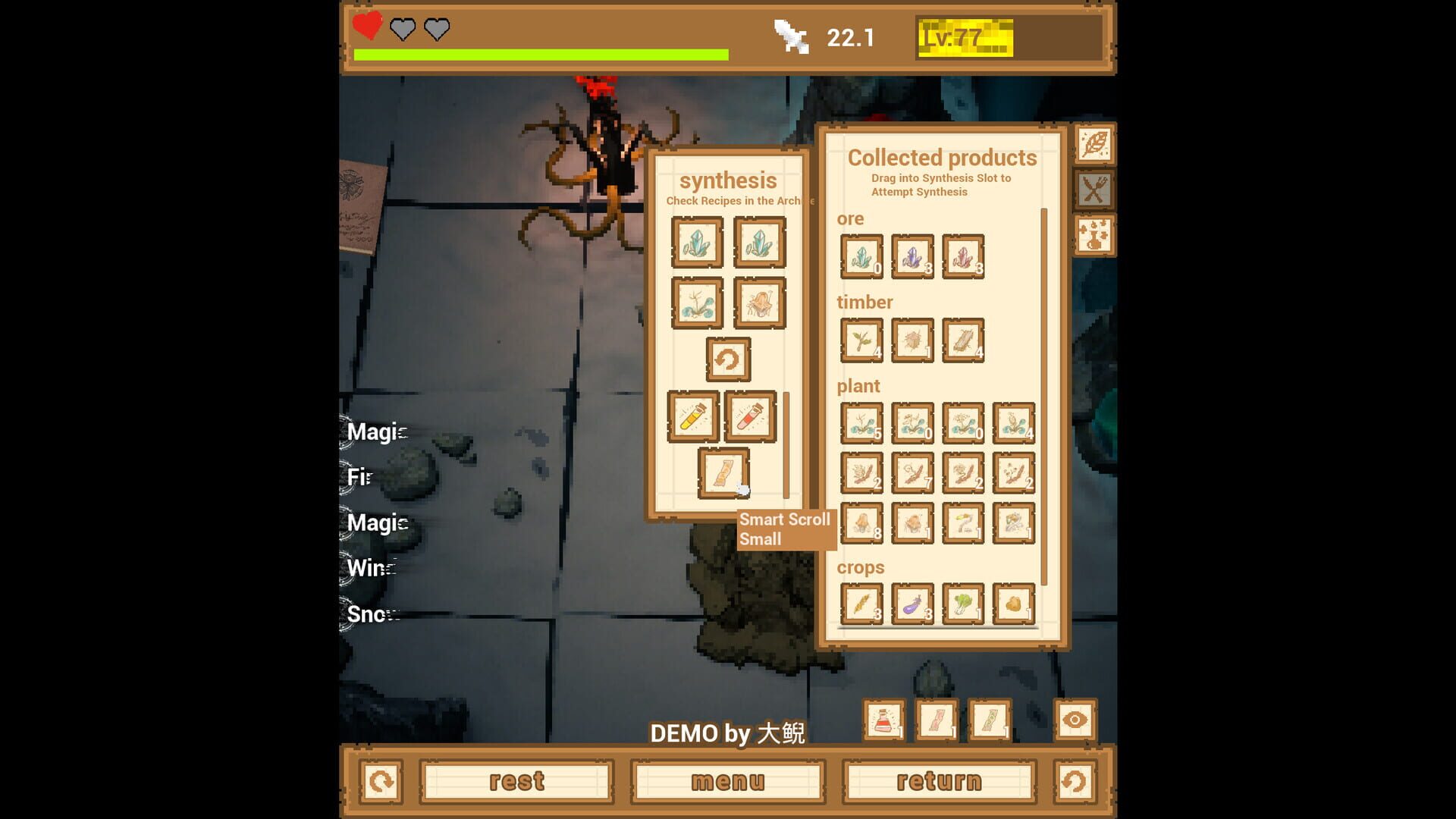Expand the crops section in Collected products

[861, 567]
